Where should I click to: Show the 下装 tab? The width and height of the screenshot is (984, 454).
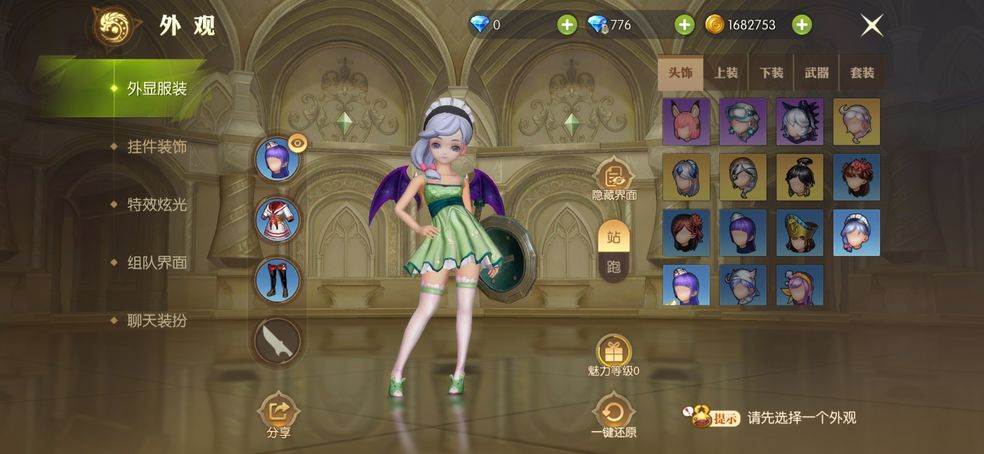pyautogui.click(x=771, y=73)
